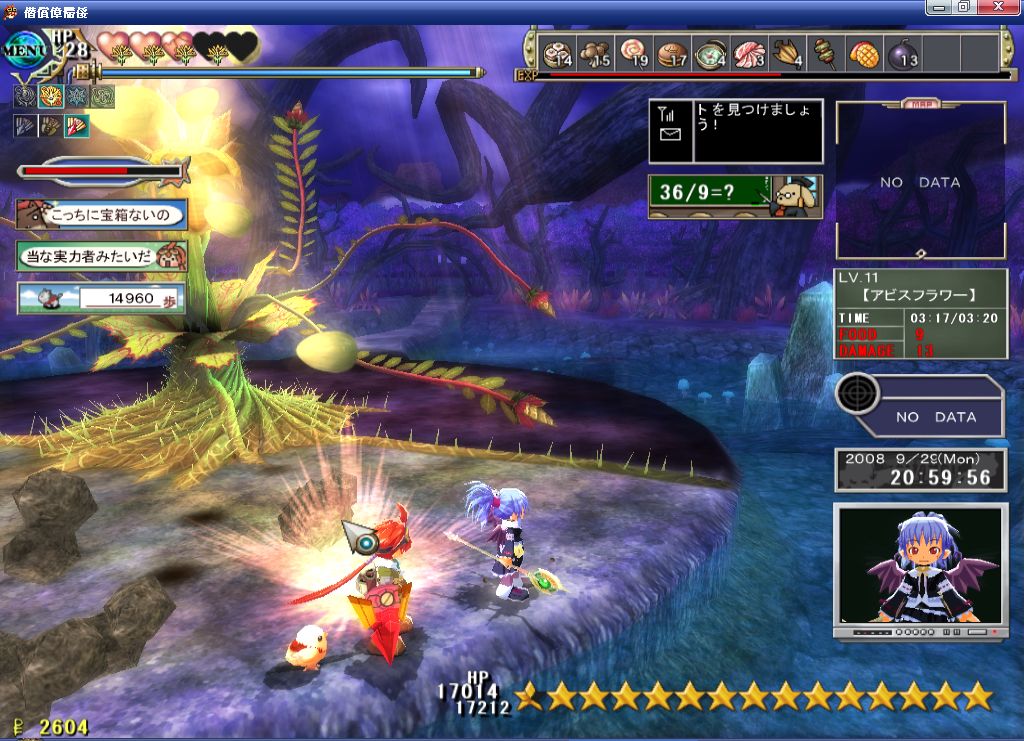Use the mushroom item in the hotbar
Viewport: 1024px width, 741px height.
point(596,53)
